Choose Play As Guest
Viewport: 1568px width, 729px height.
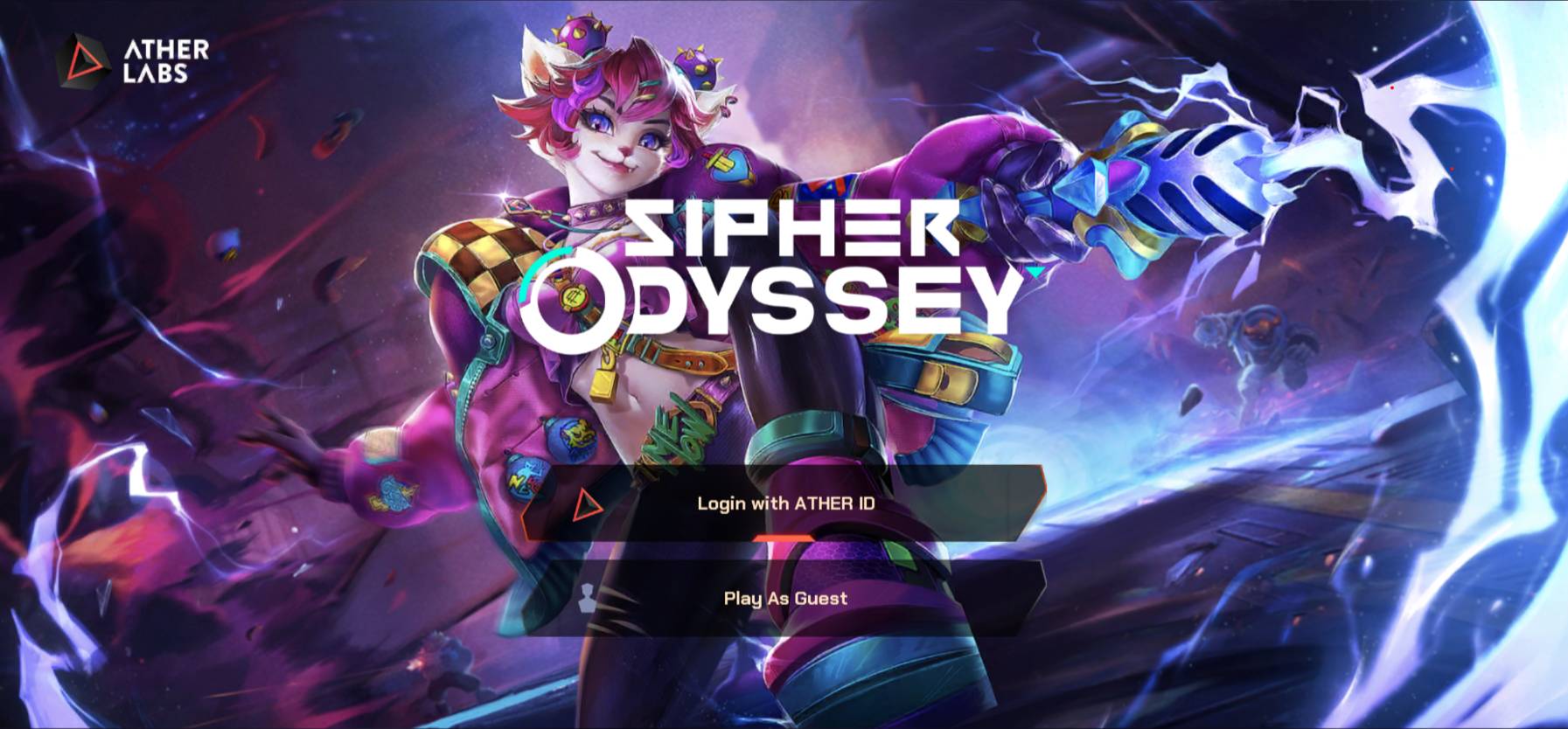(x=784, y=598)
